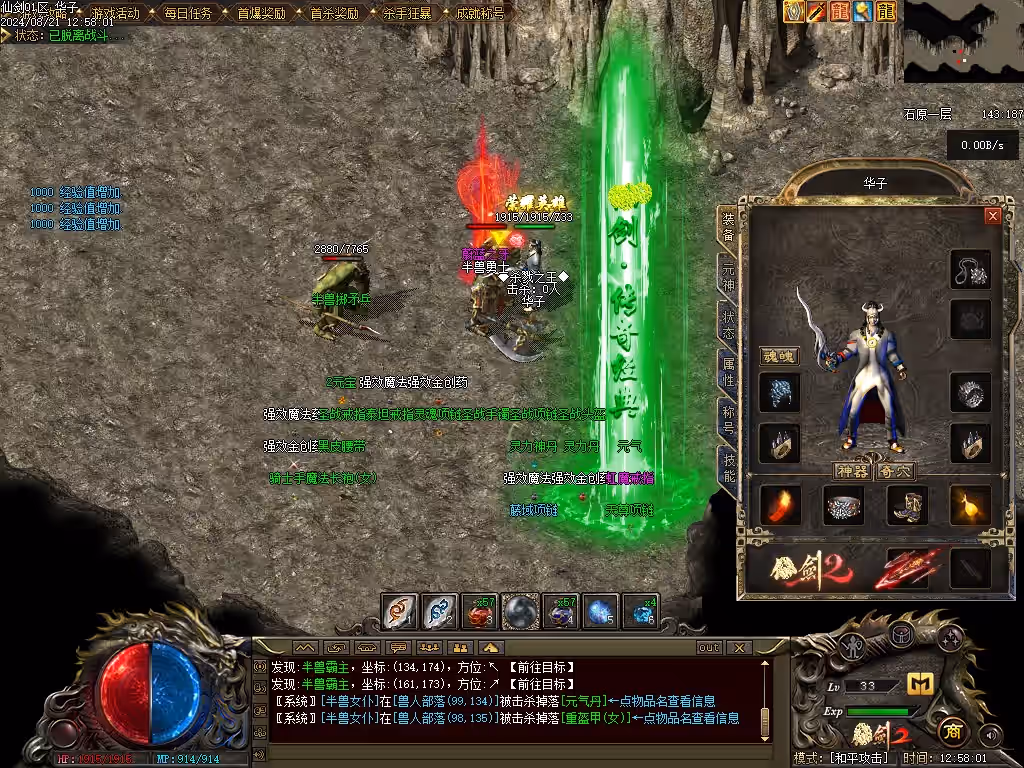Open the 首杀奖励 first kill rewards
Image resolution: width=1024 pixels, height=768 pixels.
pyautogui.click(x=333, y=13)
